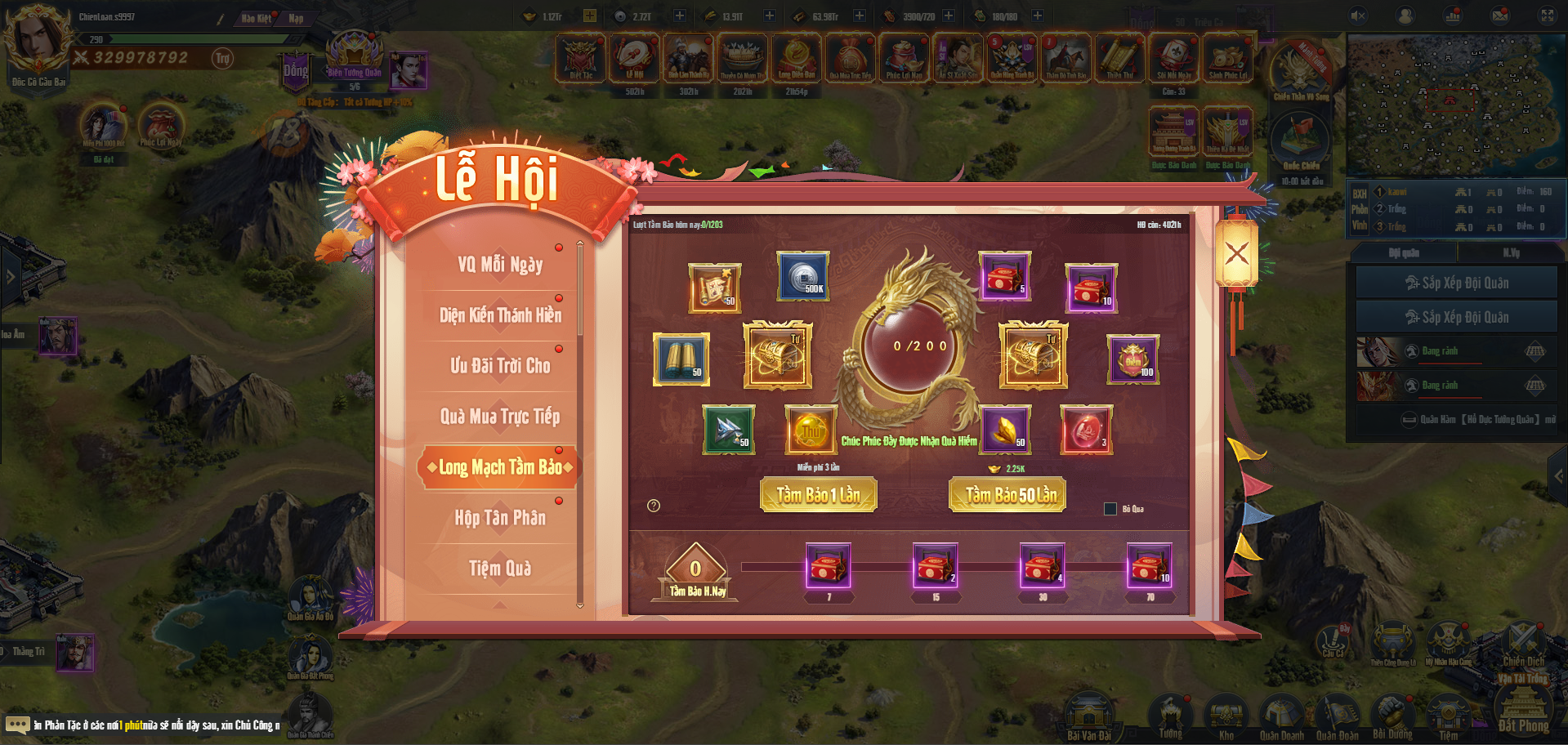
Task: Open Quà Mua Trực Tiếp tab
Action: [x=500, y=417]
